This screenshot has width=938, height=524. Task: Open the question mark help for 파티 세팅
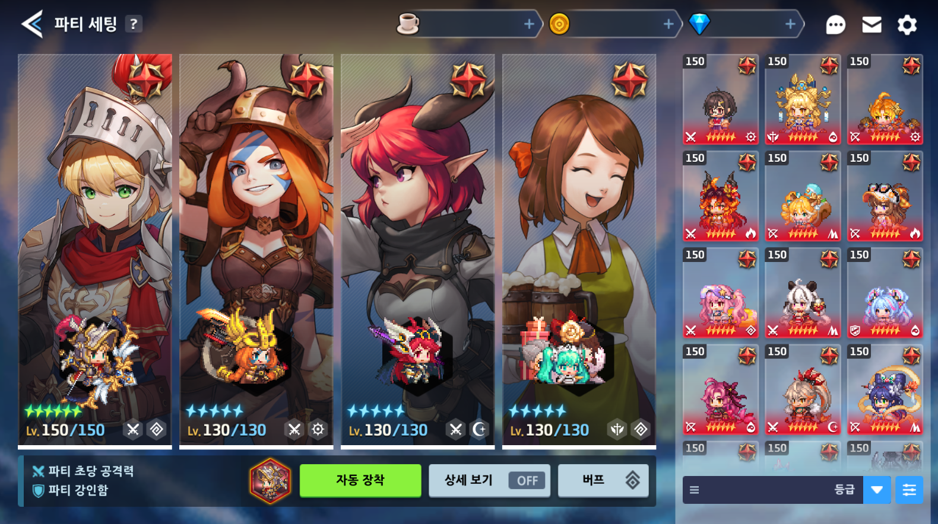(x=134, y=24)
